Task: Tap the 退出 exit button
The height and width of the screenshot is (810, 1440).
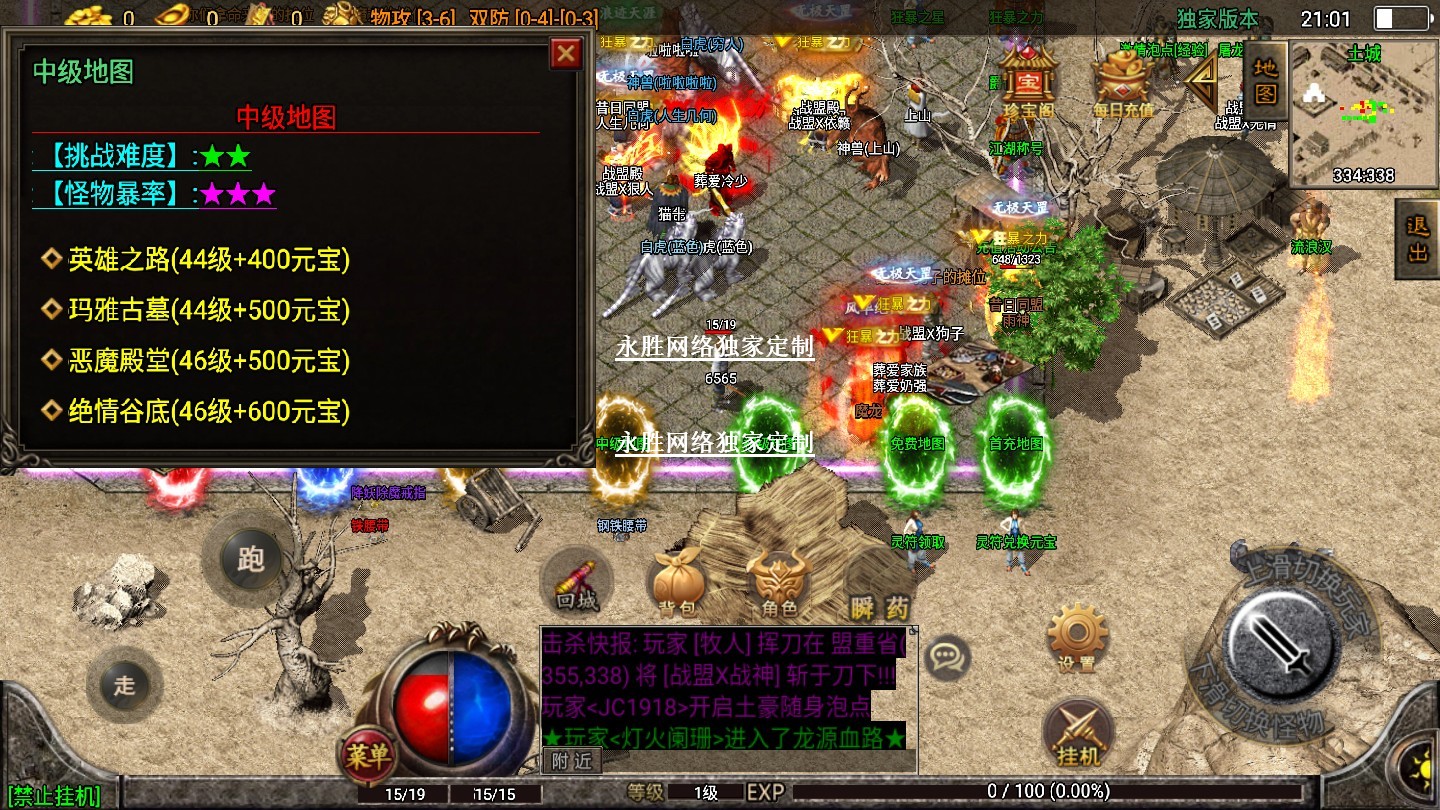Action: [1418, 239]
